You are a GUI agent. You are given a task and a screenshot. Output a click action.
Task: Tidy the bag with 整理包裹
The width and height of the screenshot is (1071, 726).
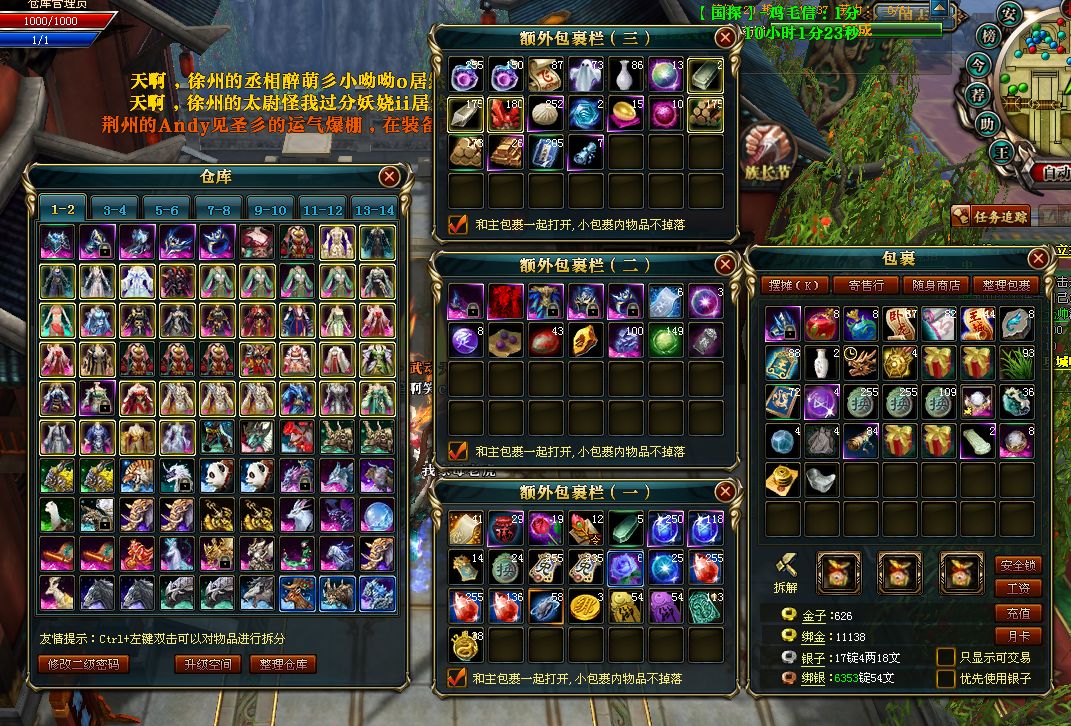[x=1003, y=285]
